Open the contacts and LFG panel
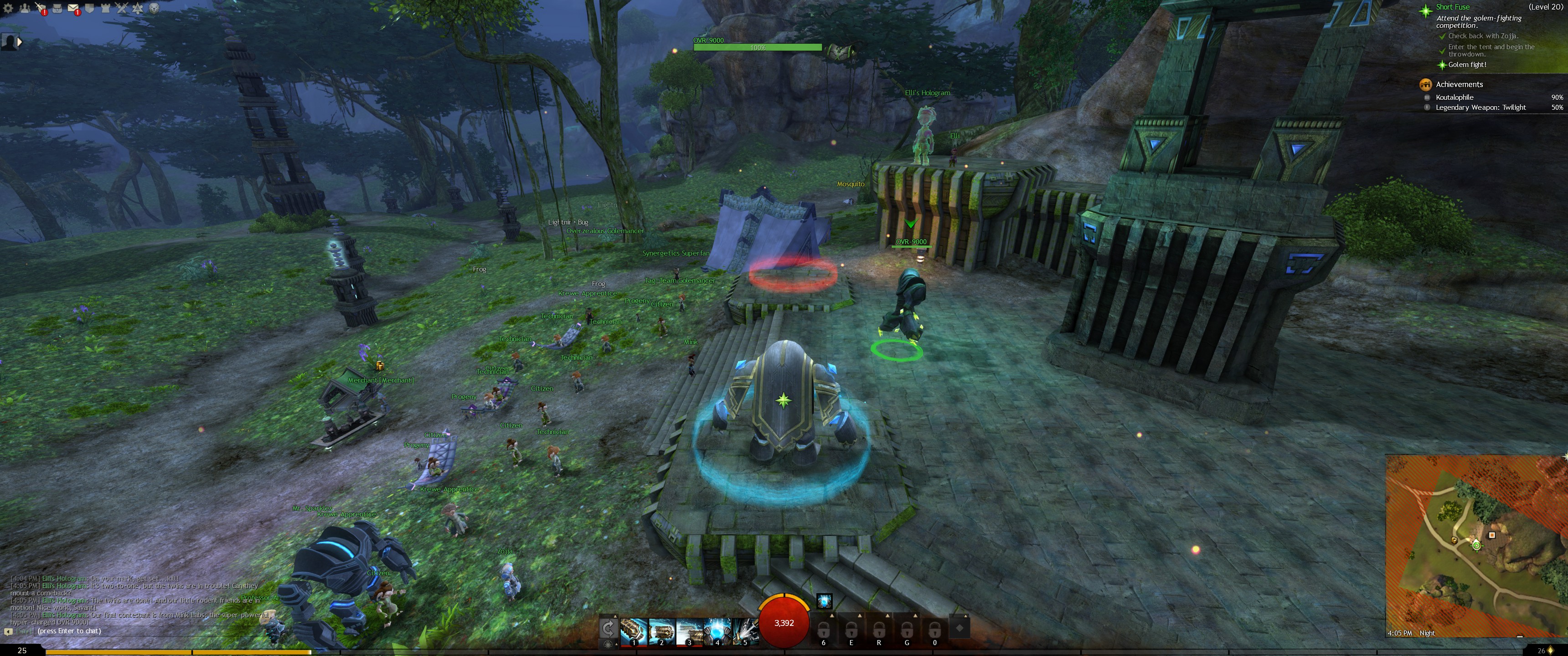The width and height of the screenshot is (1568, 656). pos(25,8)
